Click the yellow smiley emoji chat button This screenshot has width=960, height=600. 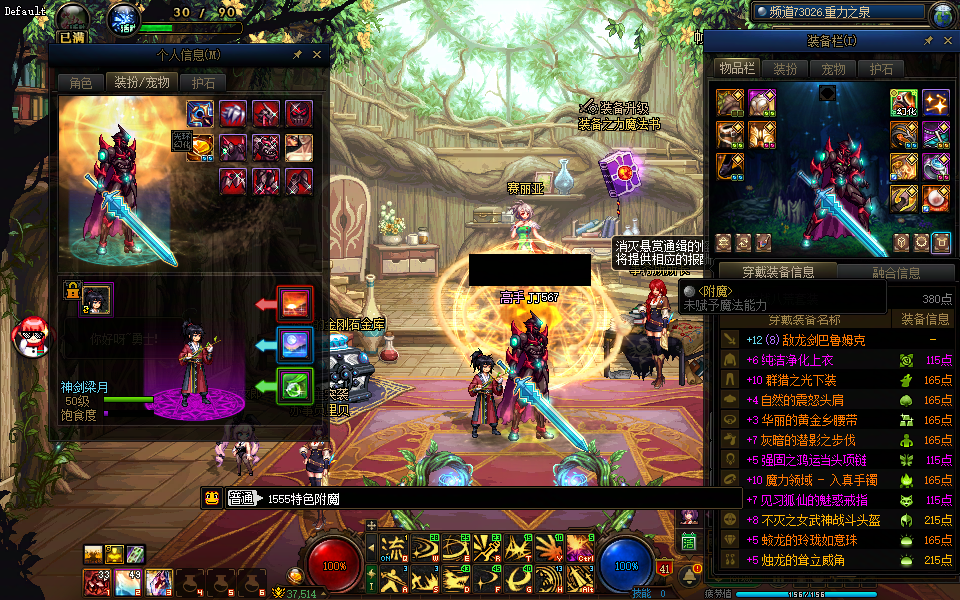(x=211, y=498)
